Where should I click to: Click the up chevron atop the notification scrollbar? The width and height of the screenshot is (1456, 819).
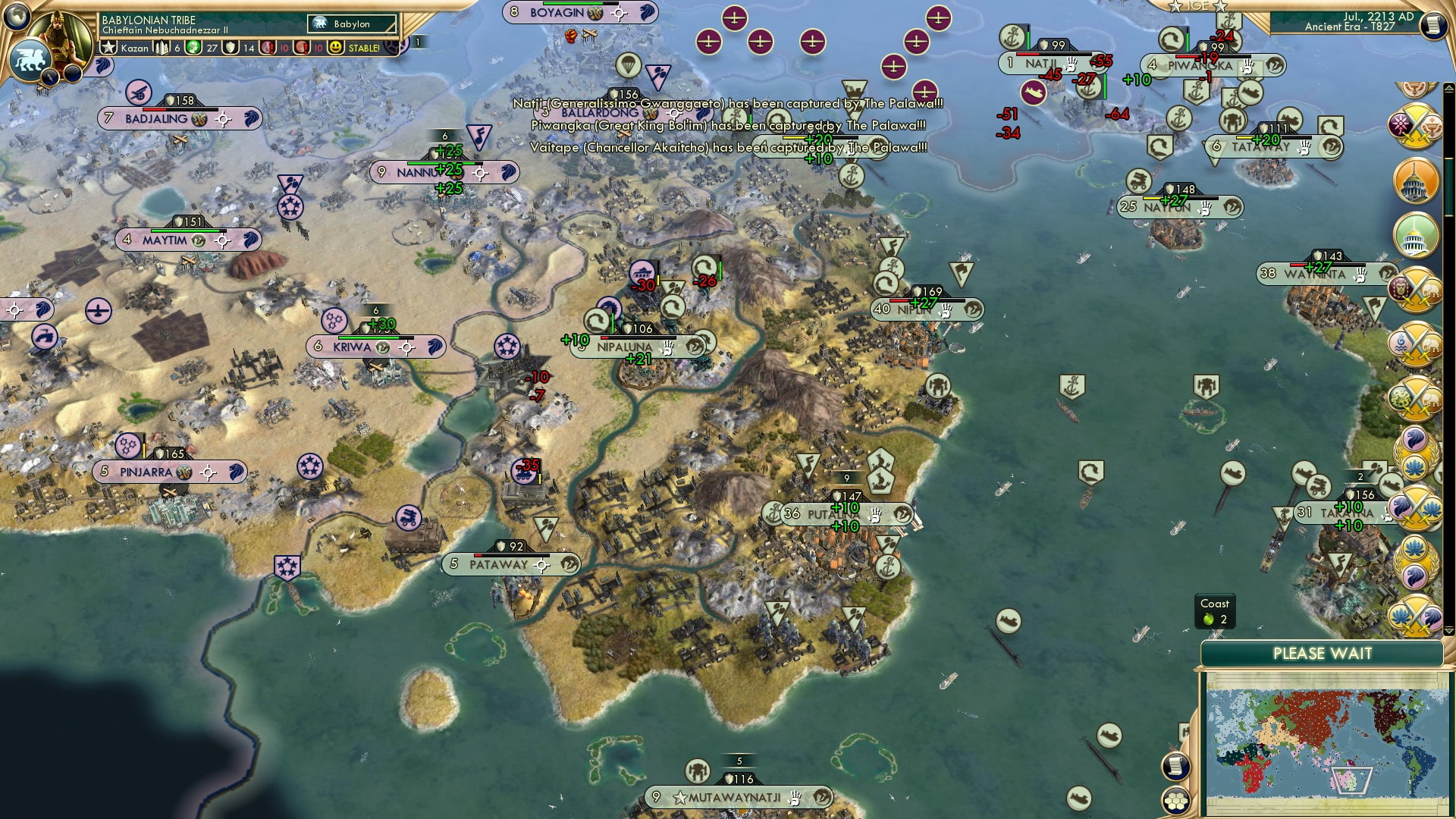click(1448, 88)
